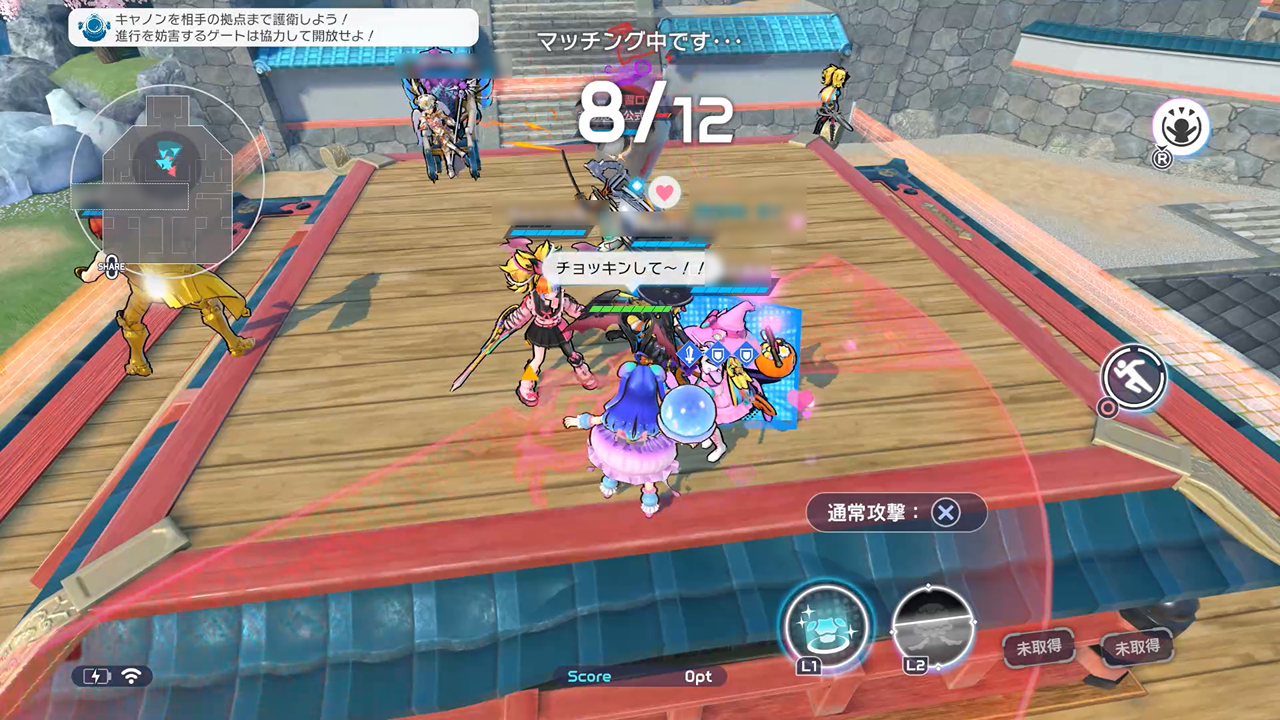This screenshot has width=1280, height=720.
Task: Open the circular minimap
Action: pyautogui.click(x=167, y=181)
